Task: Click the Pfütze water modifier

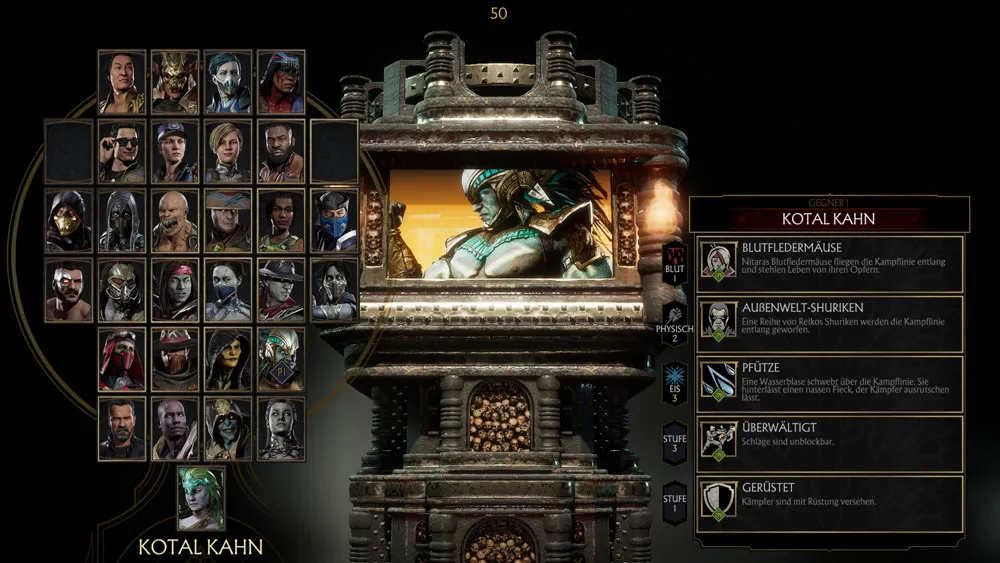Action: pos(830,385)
